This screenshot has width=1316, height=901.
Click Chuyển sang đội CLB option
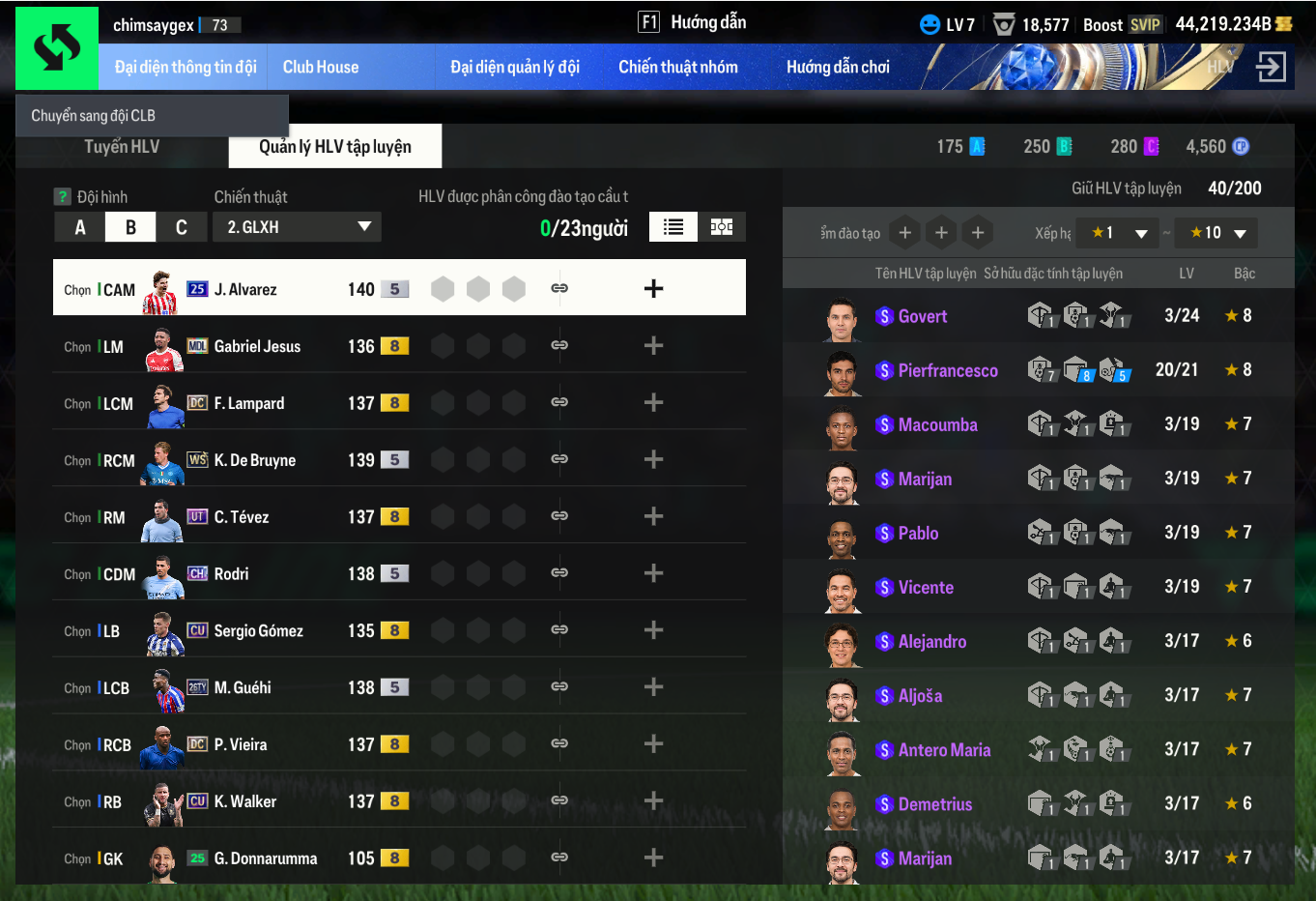coord(94,115)
